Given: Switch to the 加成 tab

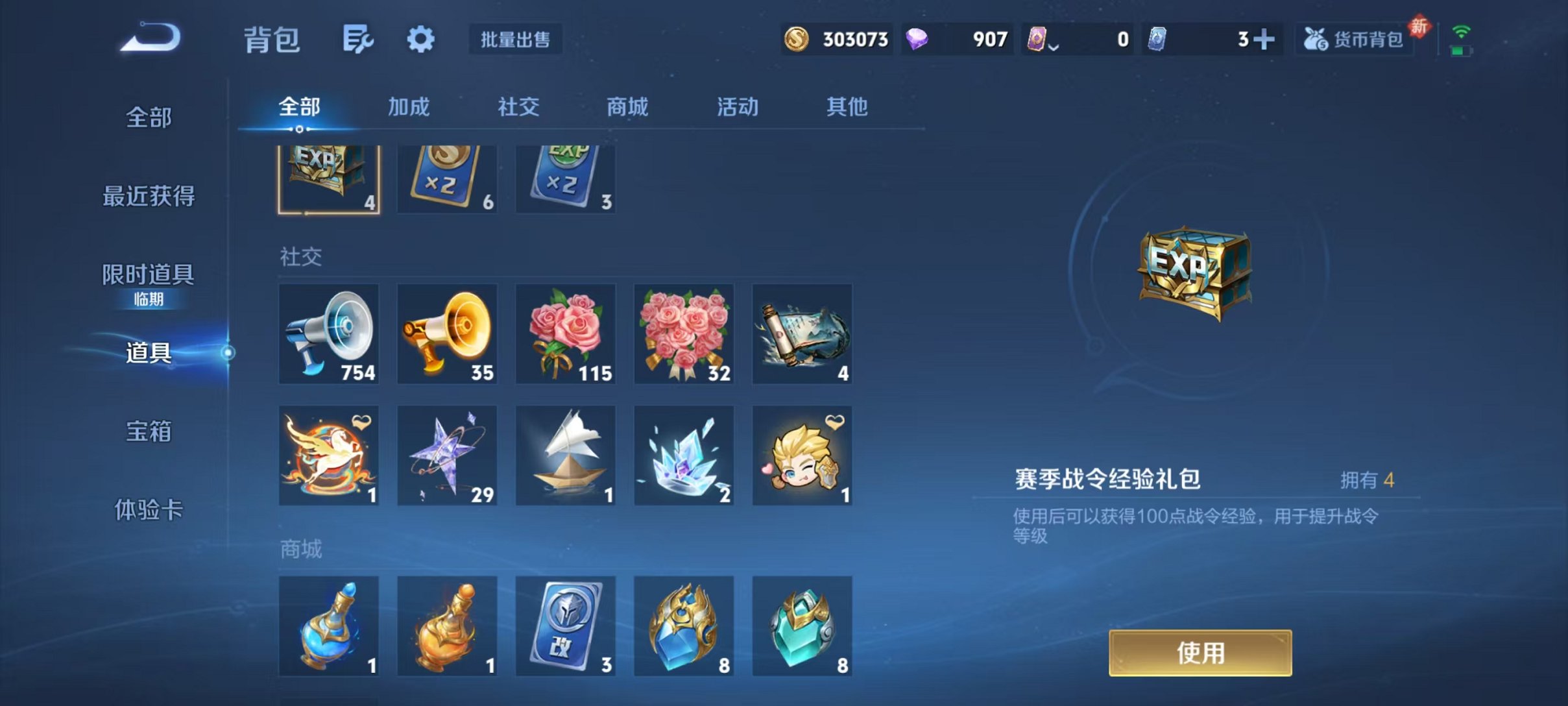Looking at the screenshot, I should point(409,107).
